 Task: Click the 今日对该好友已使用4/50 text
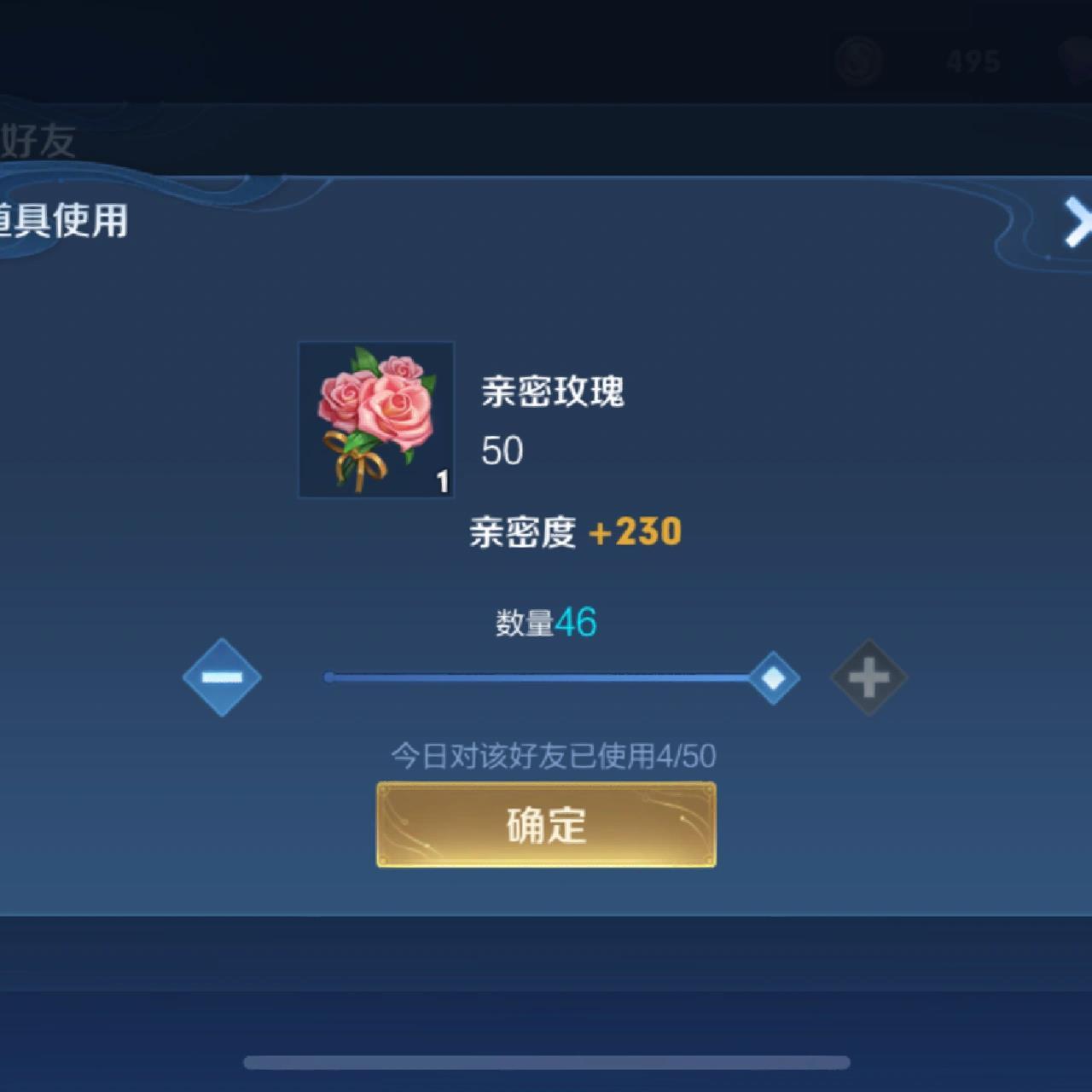click(553, 756)
